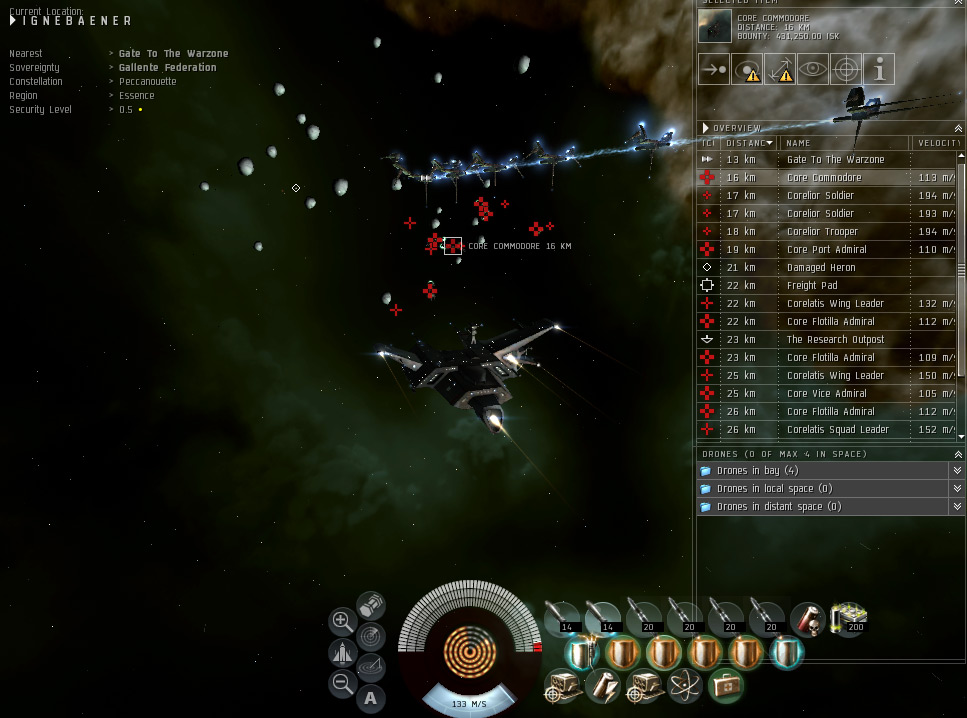Screen dimensions: 967x718
Task: Toggle autopilot with the A button
Action: coord(371,698)
